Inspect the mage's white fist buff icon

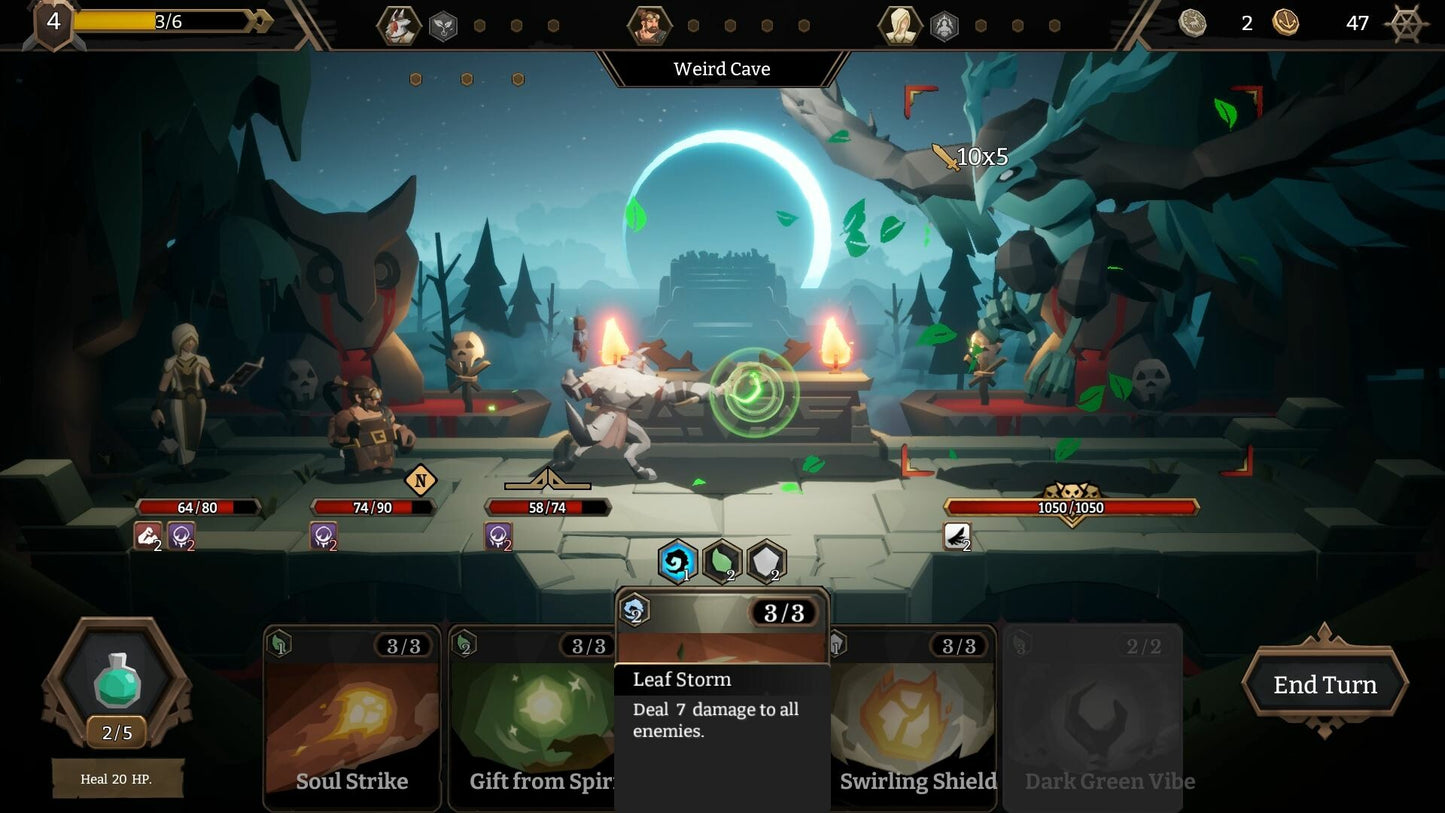(x=148, y=537)
